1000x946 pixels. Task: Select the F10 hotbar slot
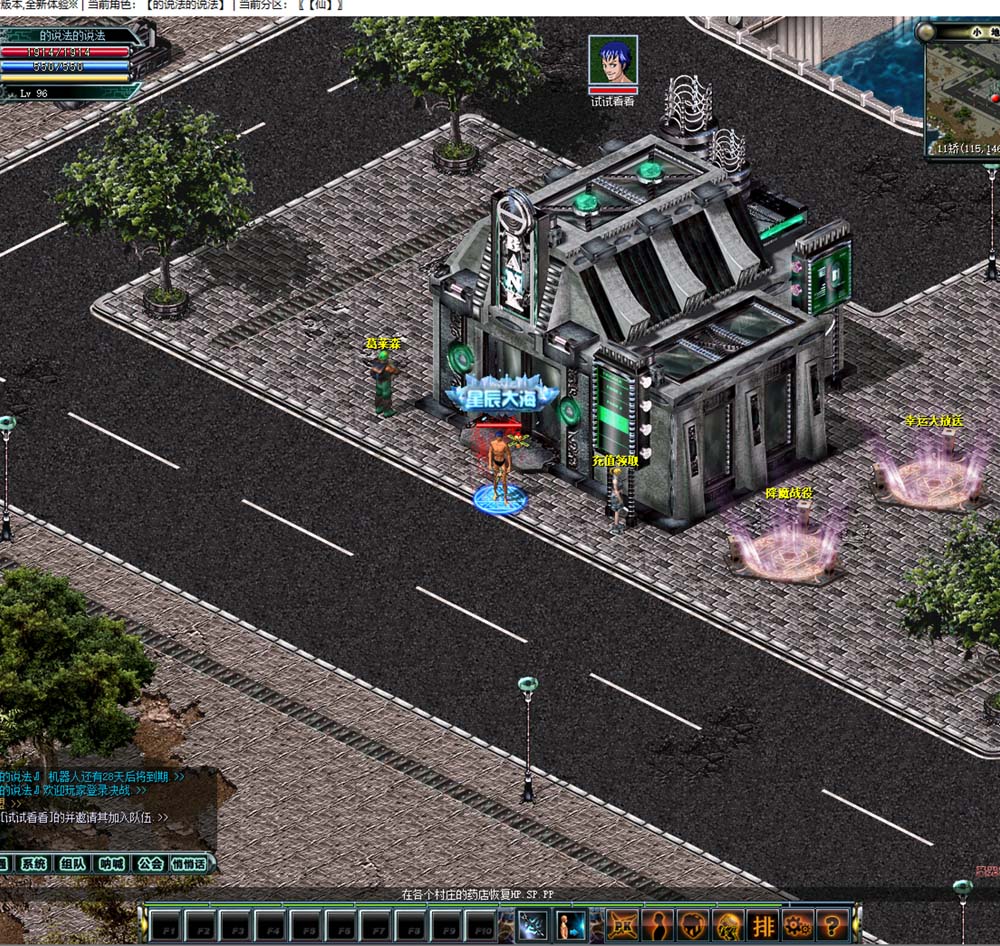(480, 925)
